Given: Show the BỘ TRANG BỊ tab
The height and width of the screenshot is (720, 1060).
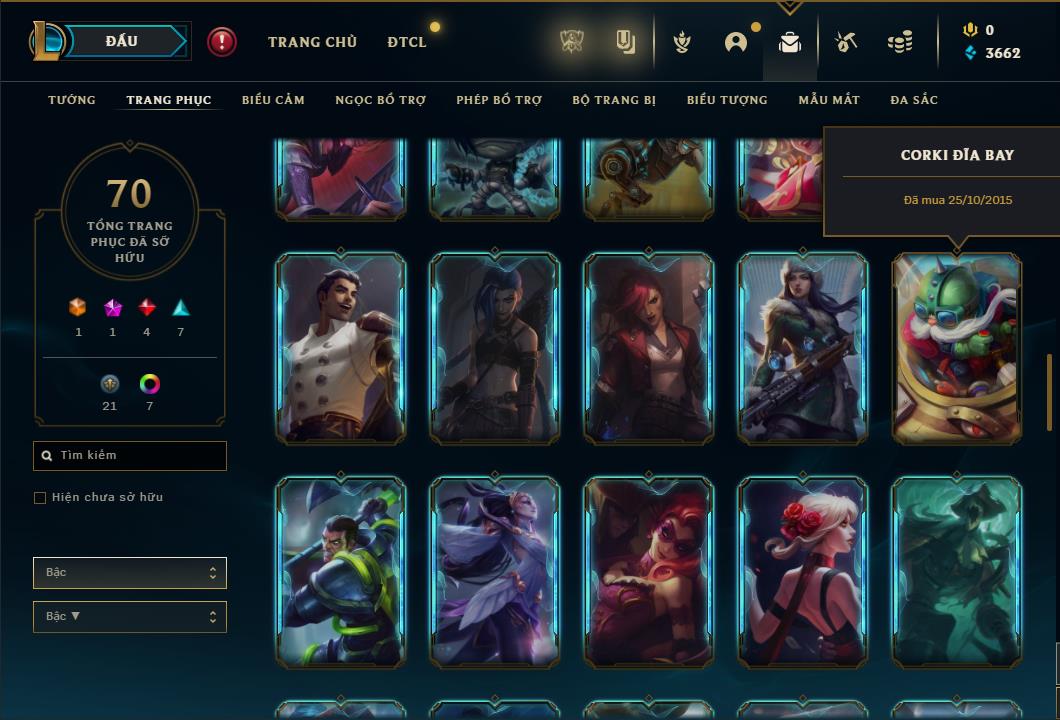Looking at the screenshot, I should coord(614,100).
